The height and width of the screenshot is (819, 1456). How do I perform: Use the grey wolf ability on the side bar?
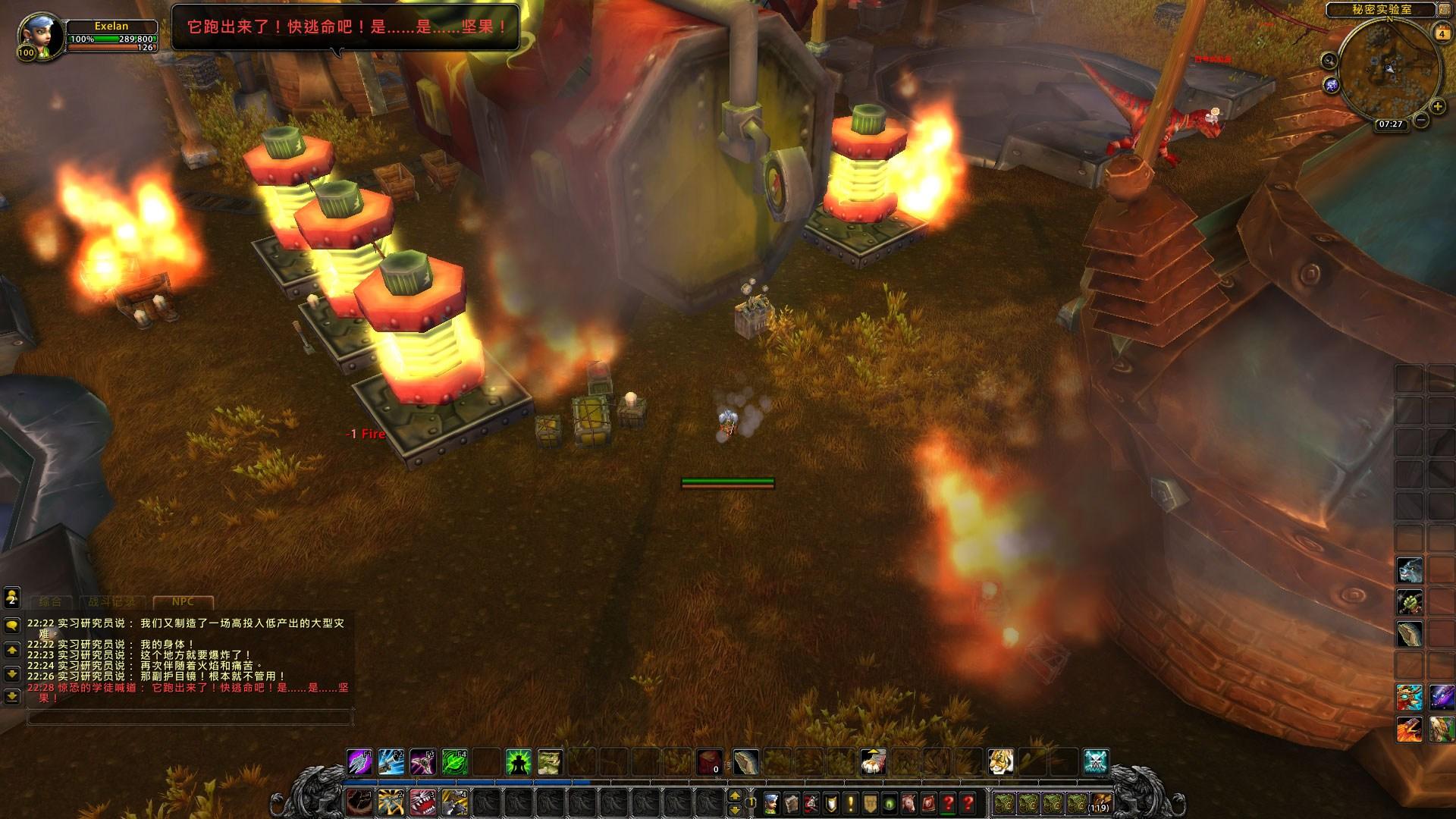coord(1409,570)
